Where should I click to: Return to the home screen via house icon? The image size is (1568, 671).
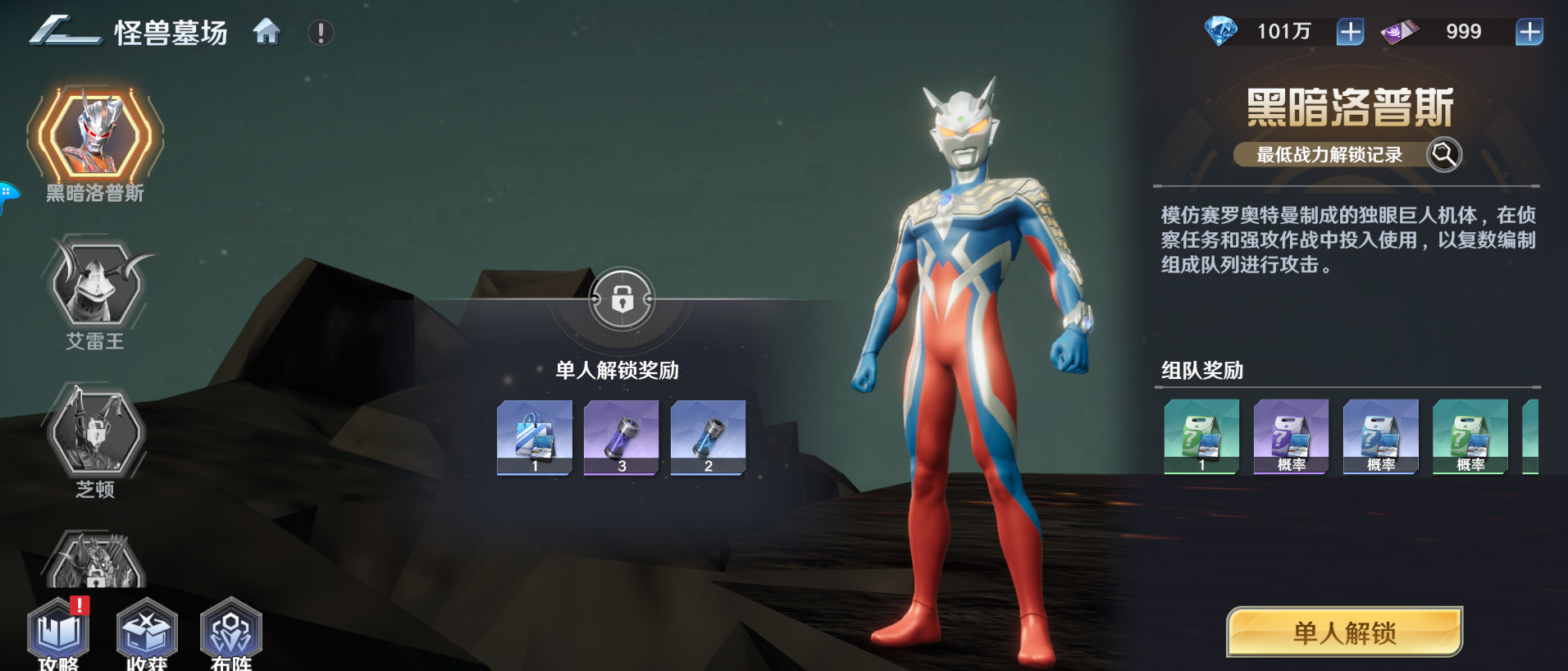click(267, 32)
